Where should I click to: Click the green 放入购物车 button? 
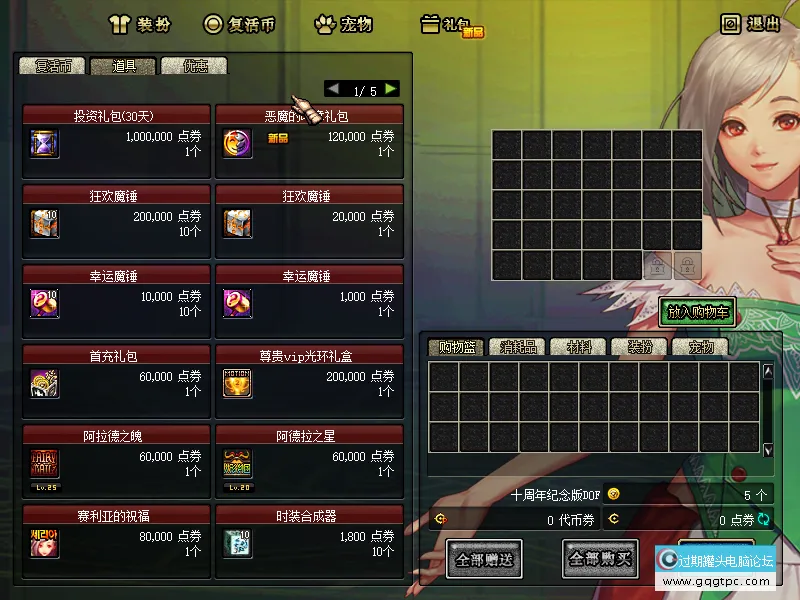click(698, 312)
